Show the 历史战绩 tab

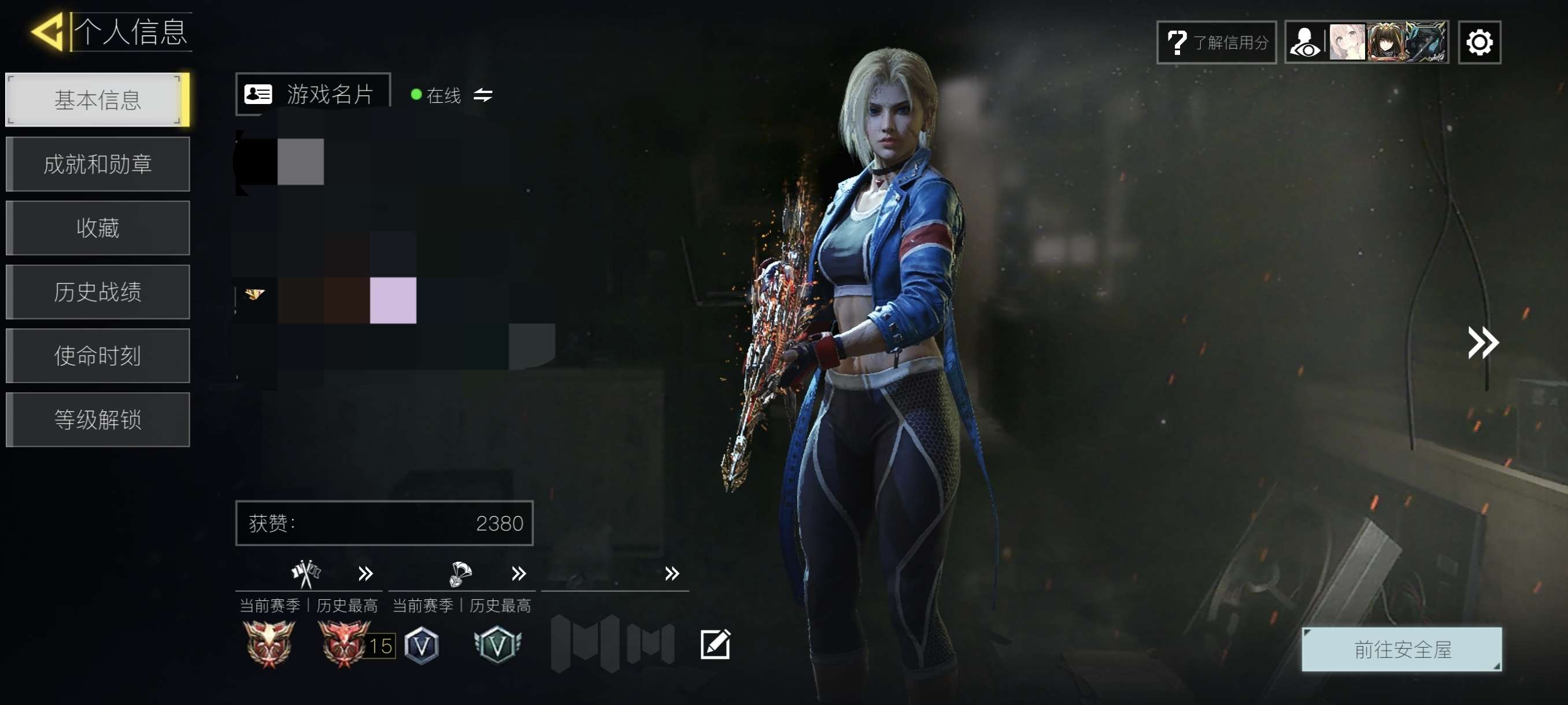pos(97,292)
